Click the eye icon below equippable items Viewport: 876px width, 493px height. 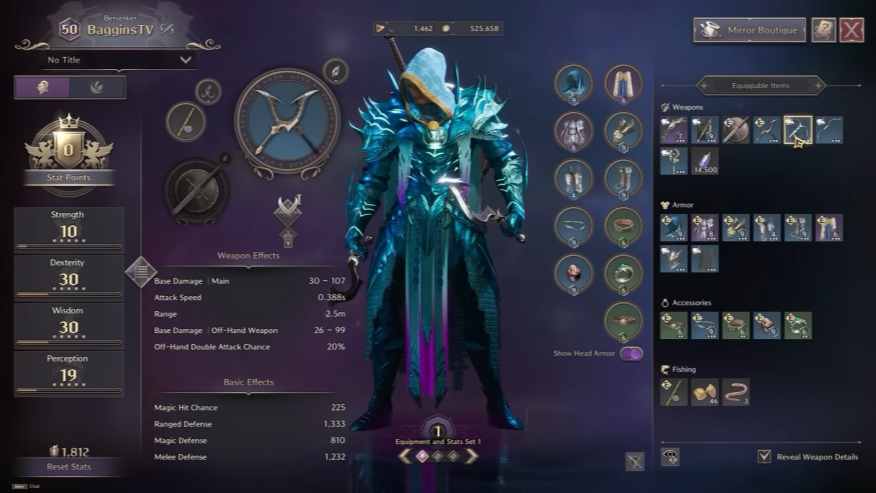coord(670,457)
